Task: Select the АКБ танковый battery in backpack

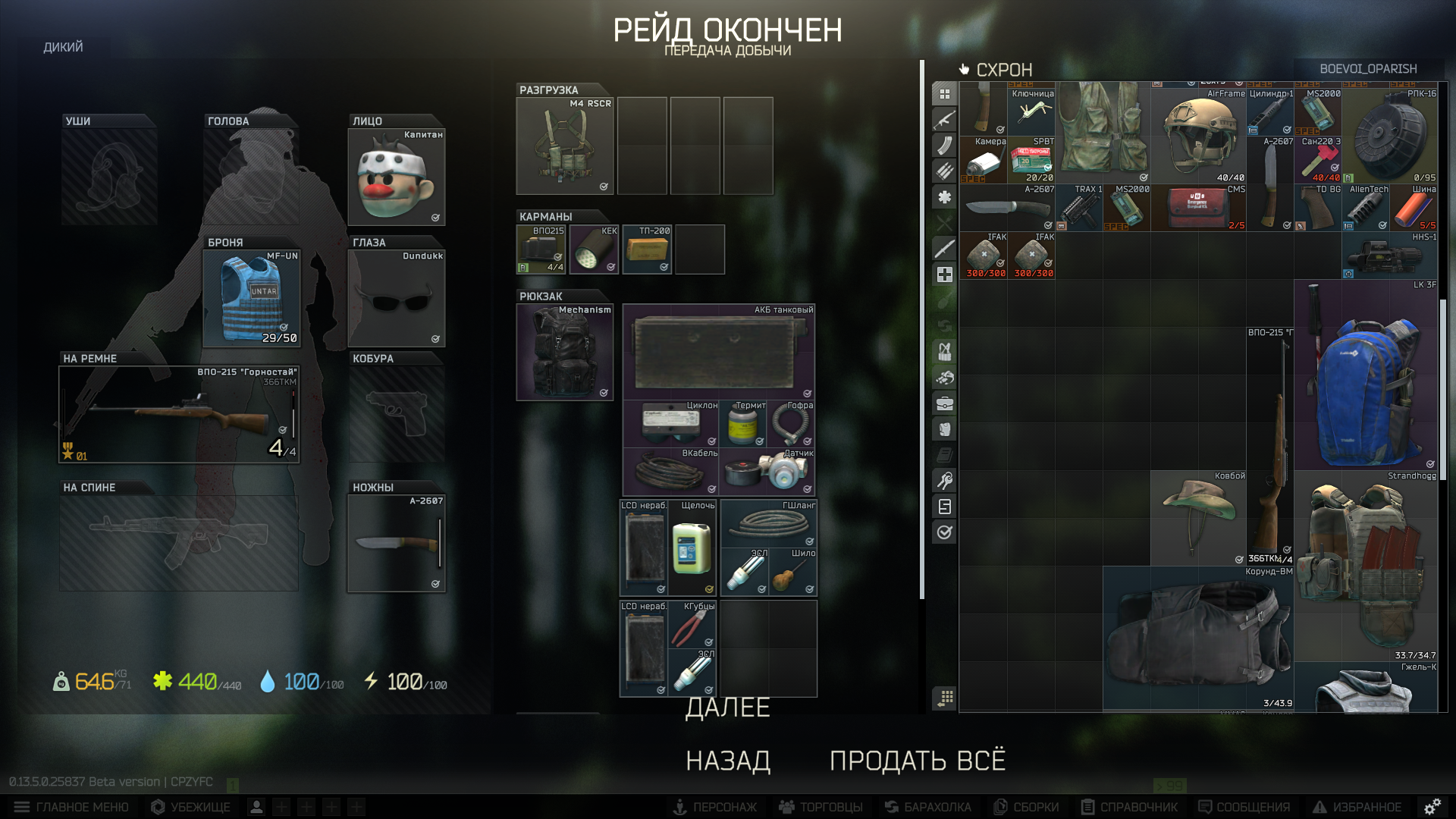Action: (x=718, y=352)
